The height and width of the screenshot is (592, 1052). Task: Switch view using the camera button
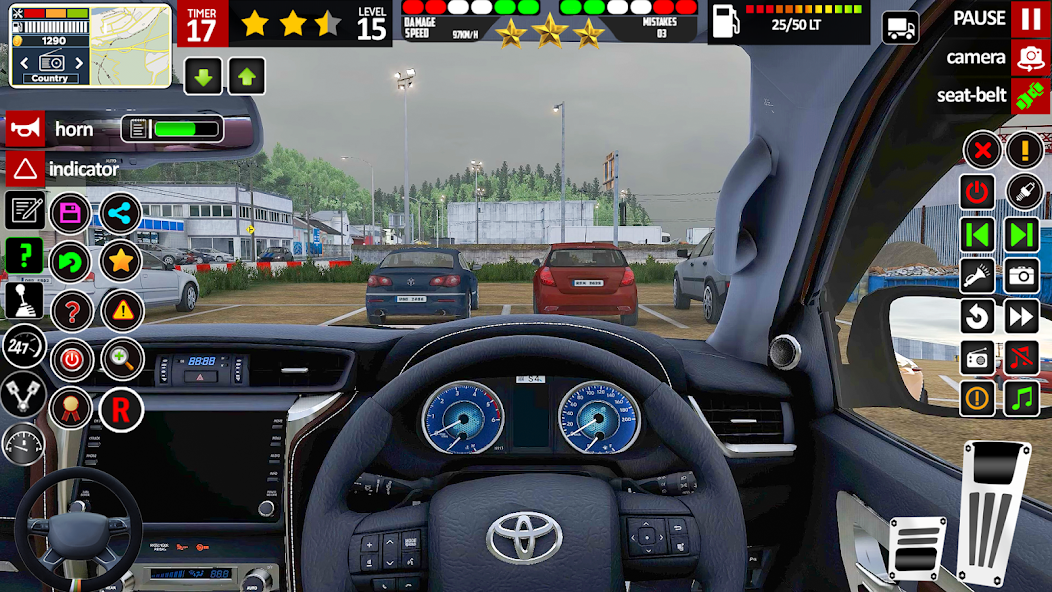pyautogui.click(x=1029, y=57)
